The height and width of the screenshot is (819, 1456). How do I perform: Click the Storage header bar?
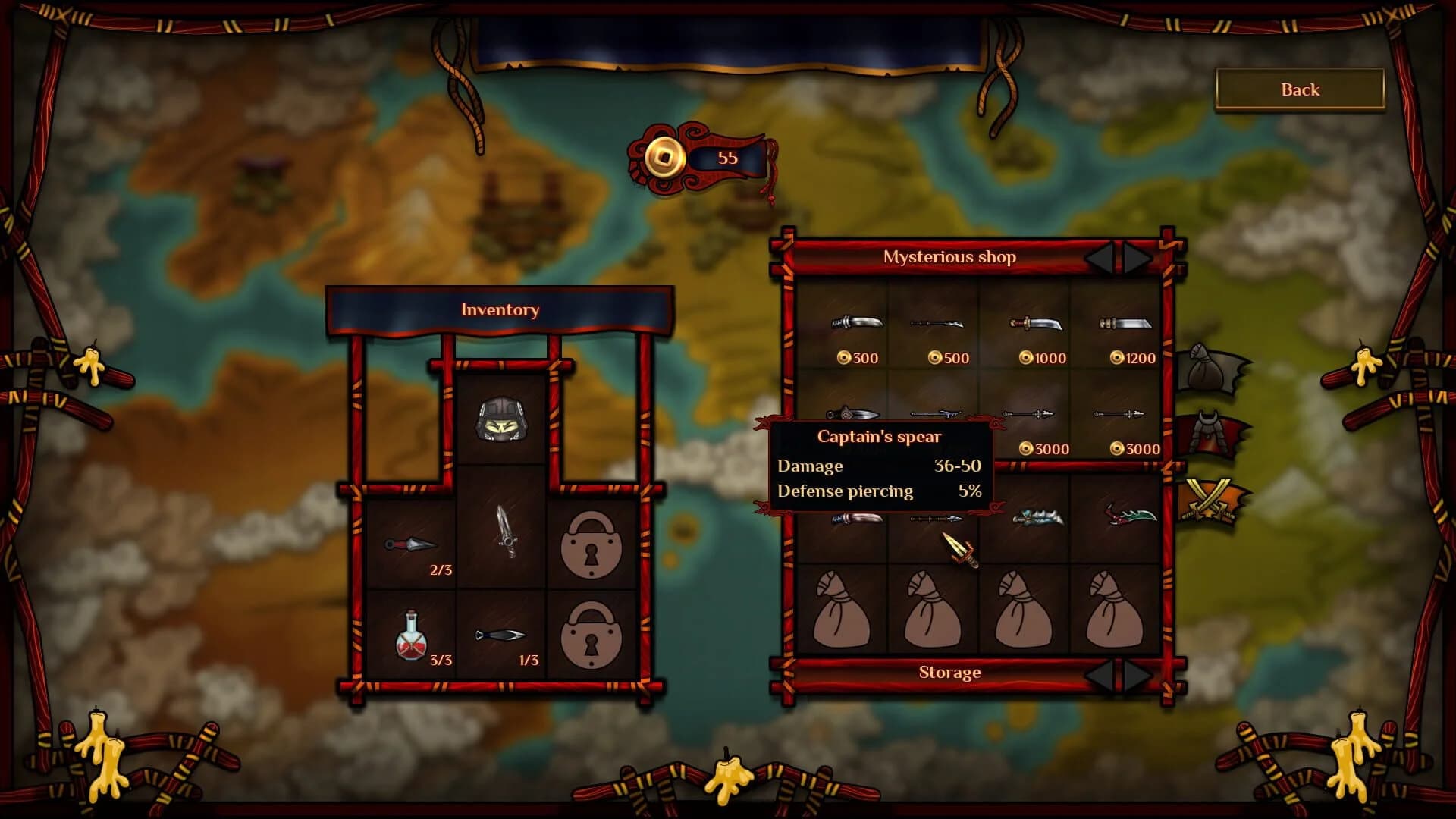[949, 673]
